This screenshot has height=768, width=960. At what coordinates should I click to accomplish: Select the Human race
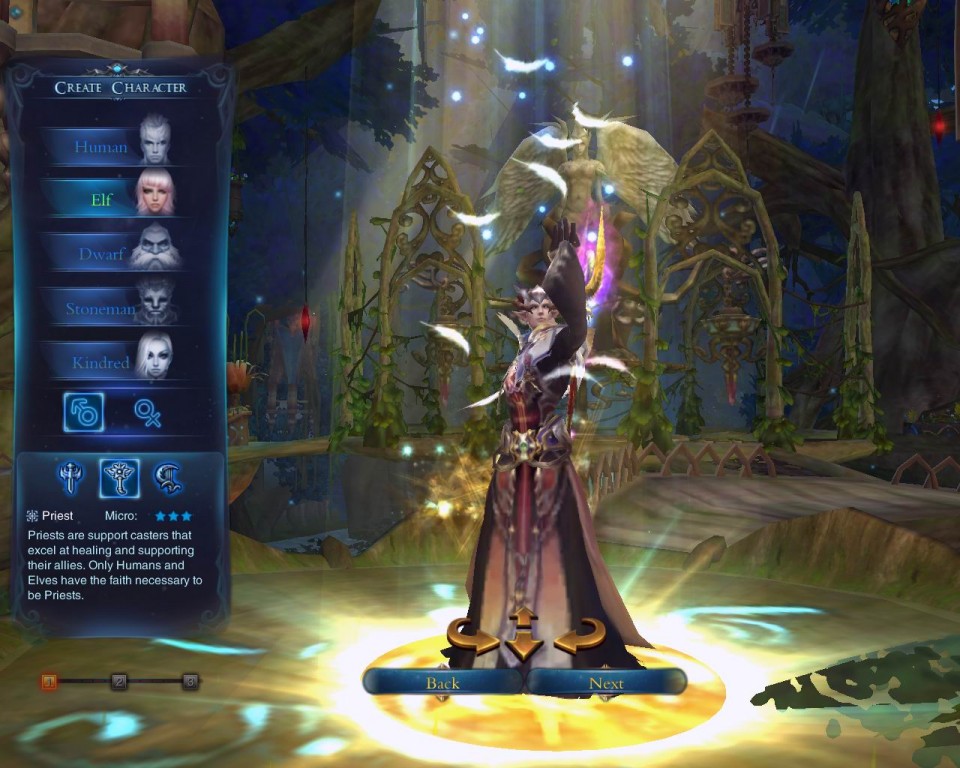pos(110,146)
